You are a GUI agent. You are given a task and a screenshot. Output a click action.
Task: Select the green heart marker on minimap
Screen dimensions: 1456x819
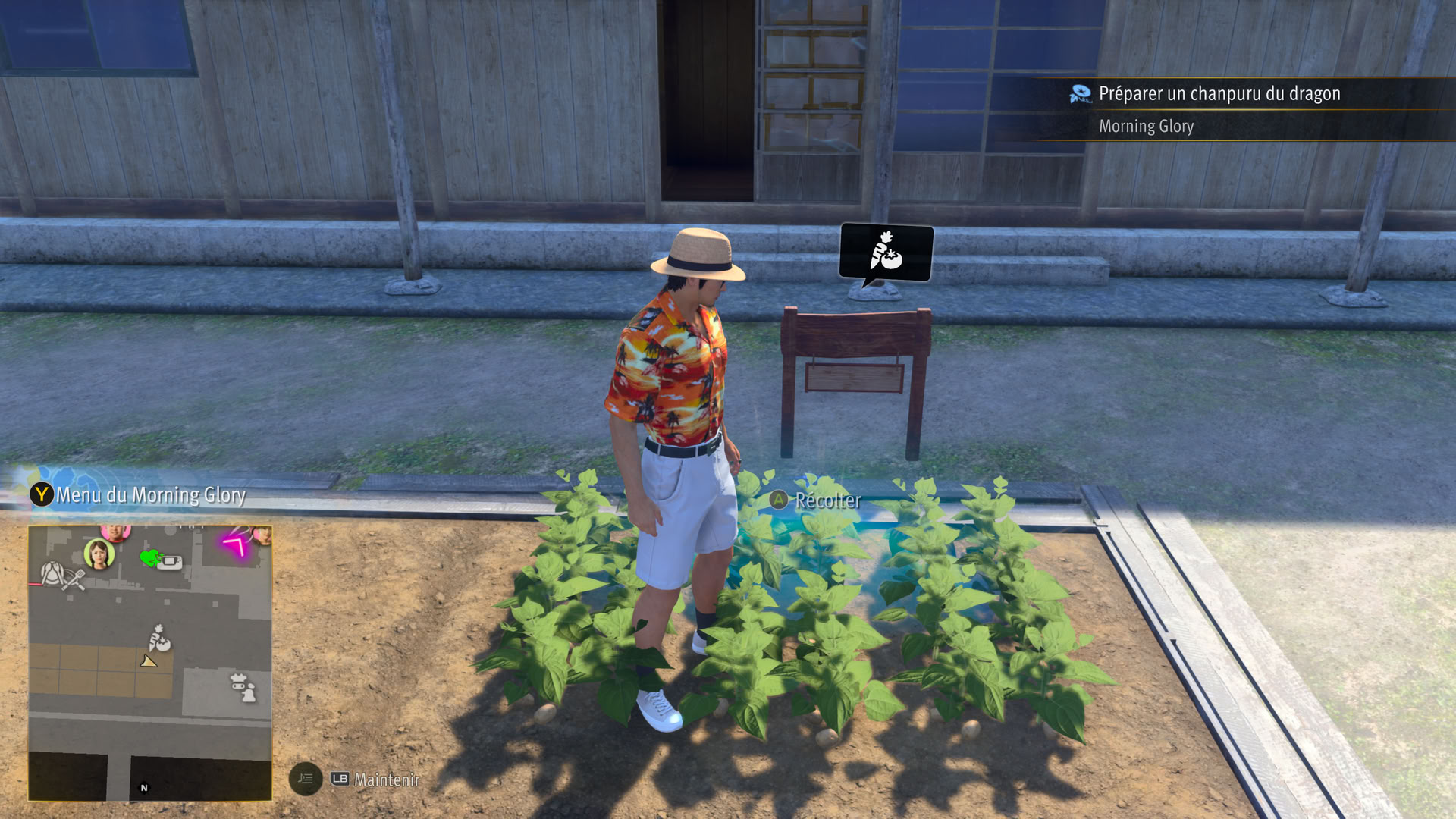point(150,558)
